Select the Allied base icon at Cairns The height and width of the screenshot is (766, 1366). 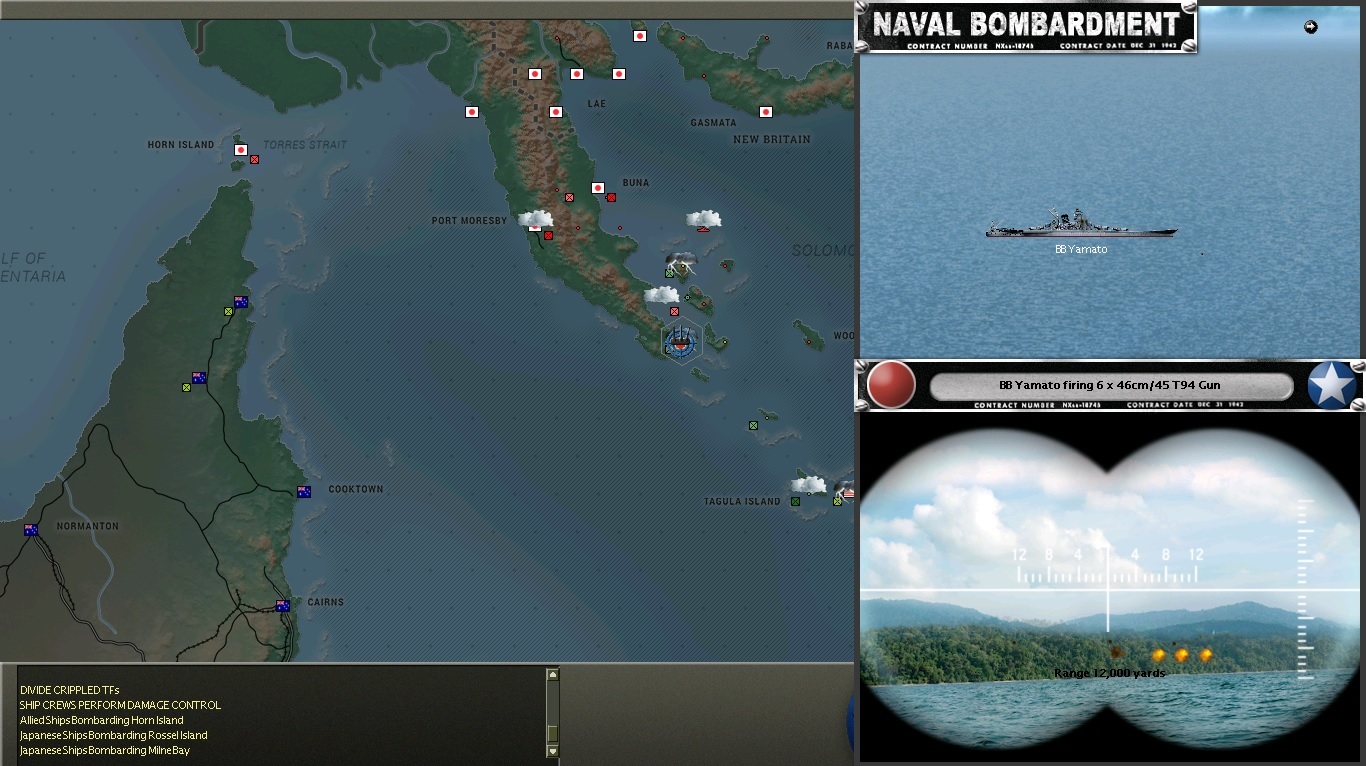[283, 604]
